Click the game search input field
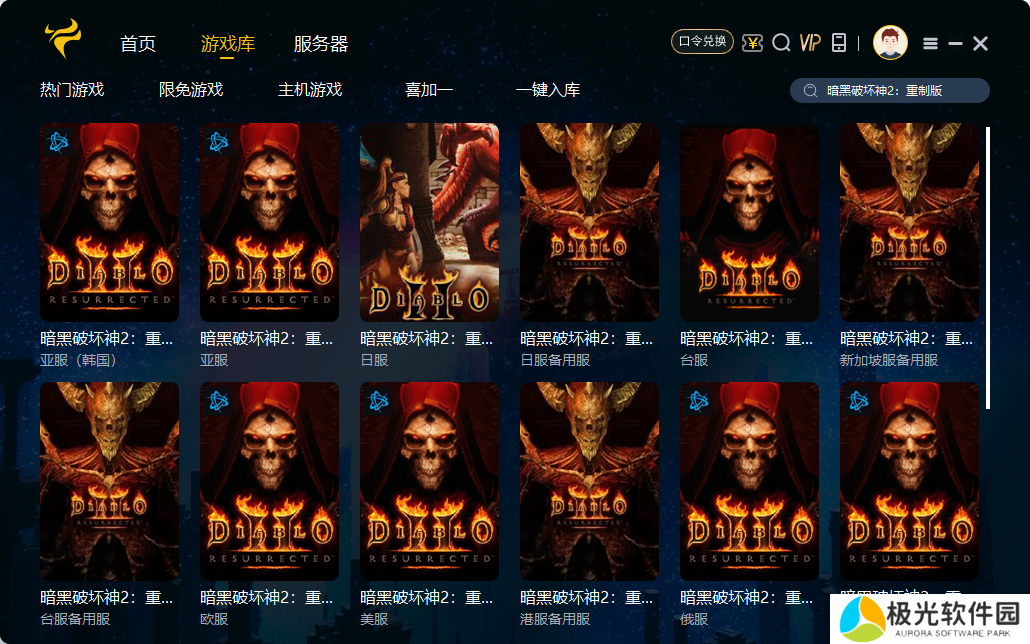Viewport: 1030px width, 644px height. point(900,91)
